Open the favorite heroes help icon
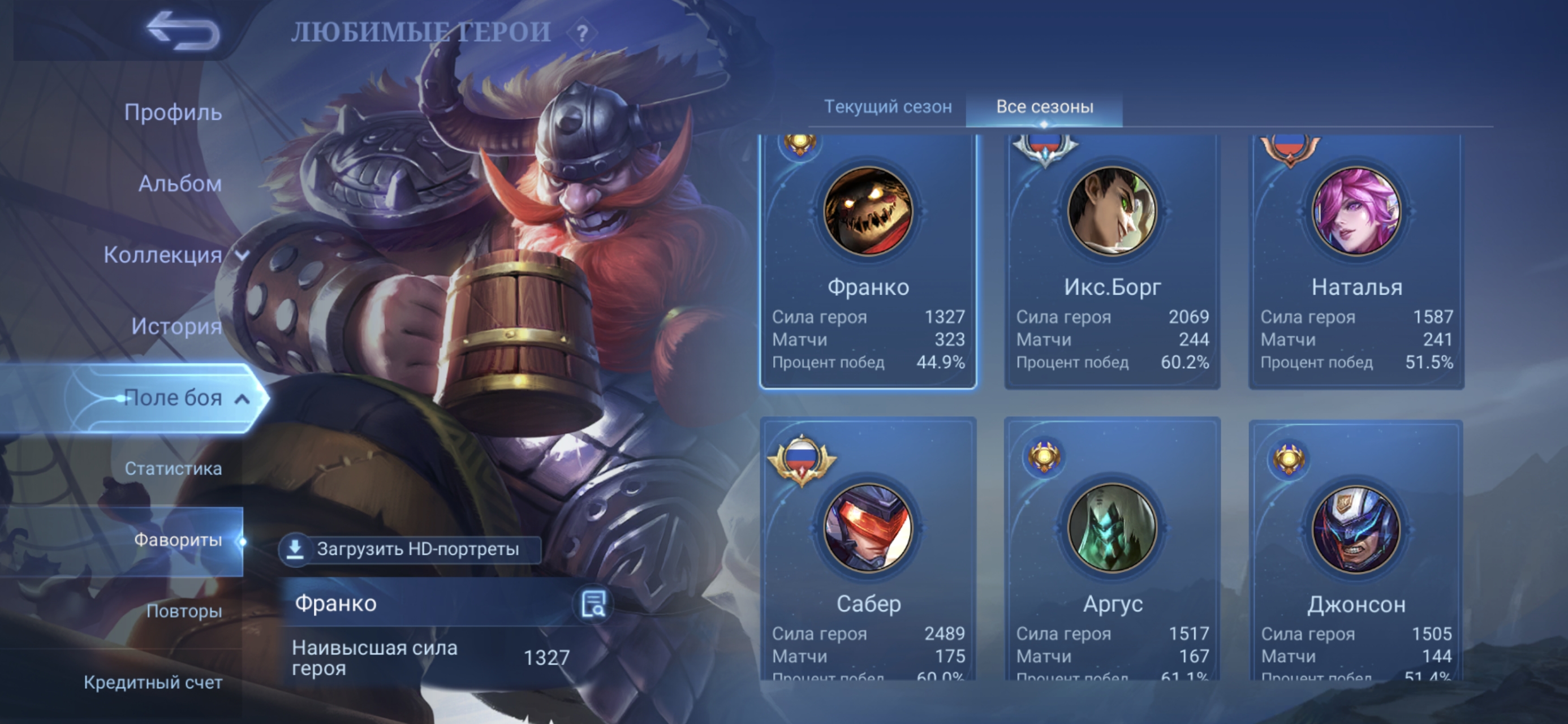This screenshot has width=1568, height=724. pyautogui.click(x=582, y=33)
